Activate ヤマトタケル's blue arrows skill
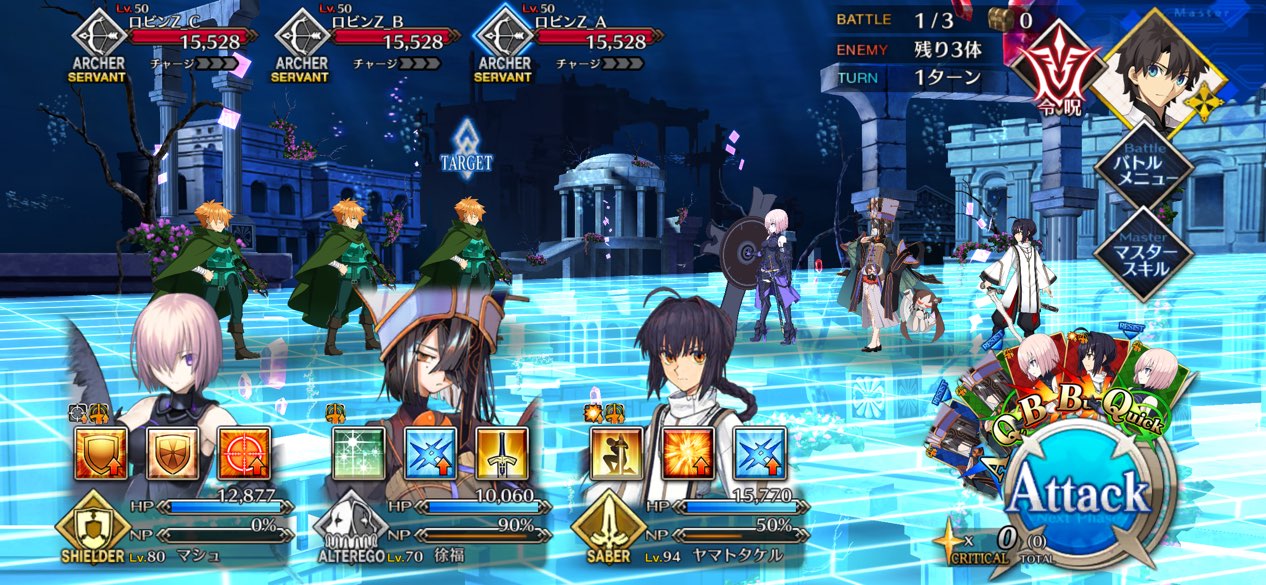The image size is (1266, 585). 760,454
